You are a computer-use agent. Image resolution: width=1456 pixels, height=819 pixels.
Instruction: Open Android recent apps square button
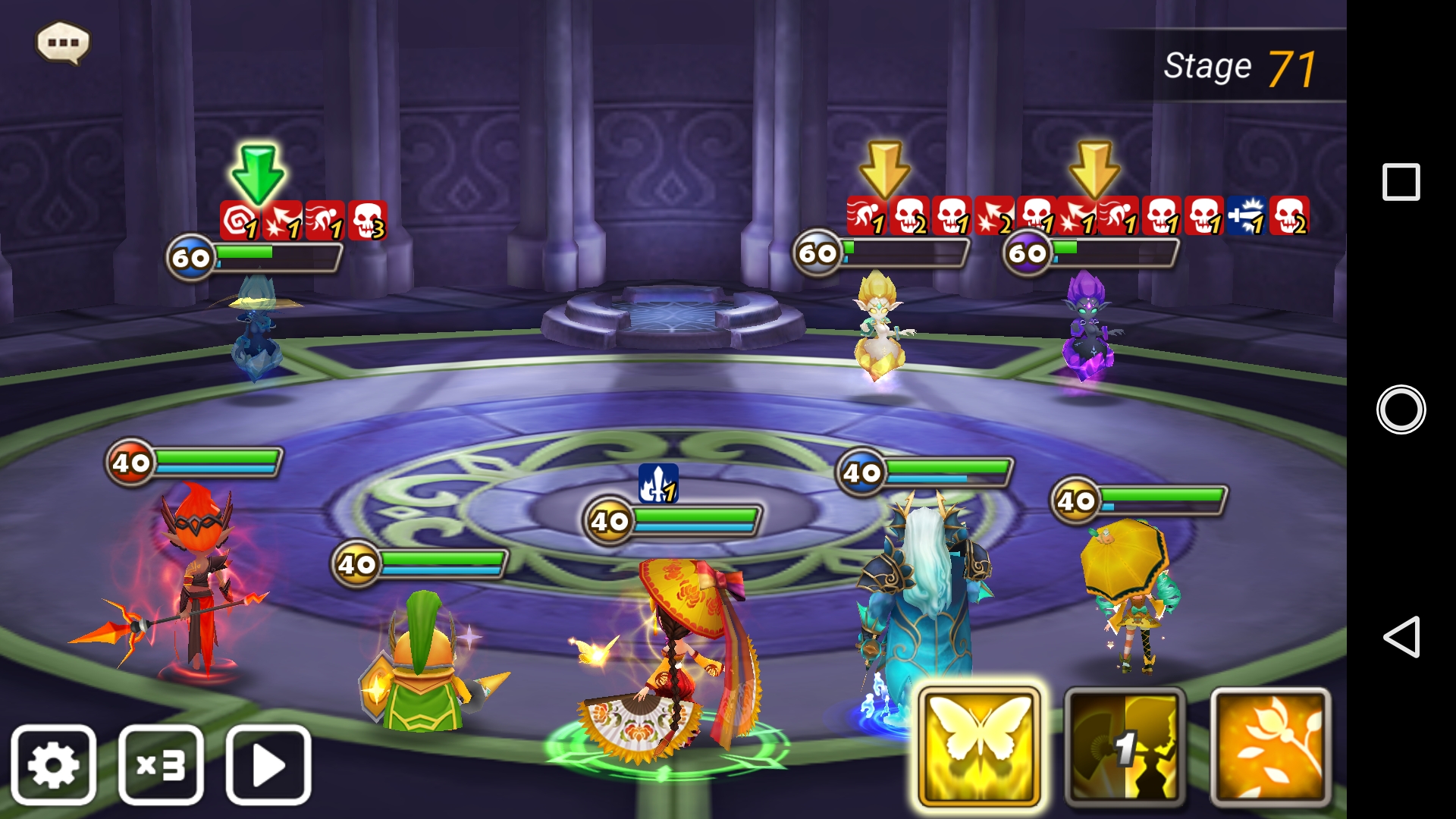[1401, 182]
